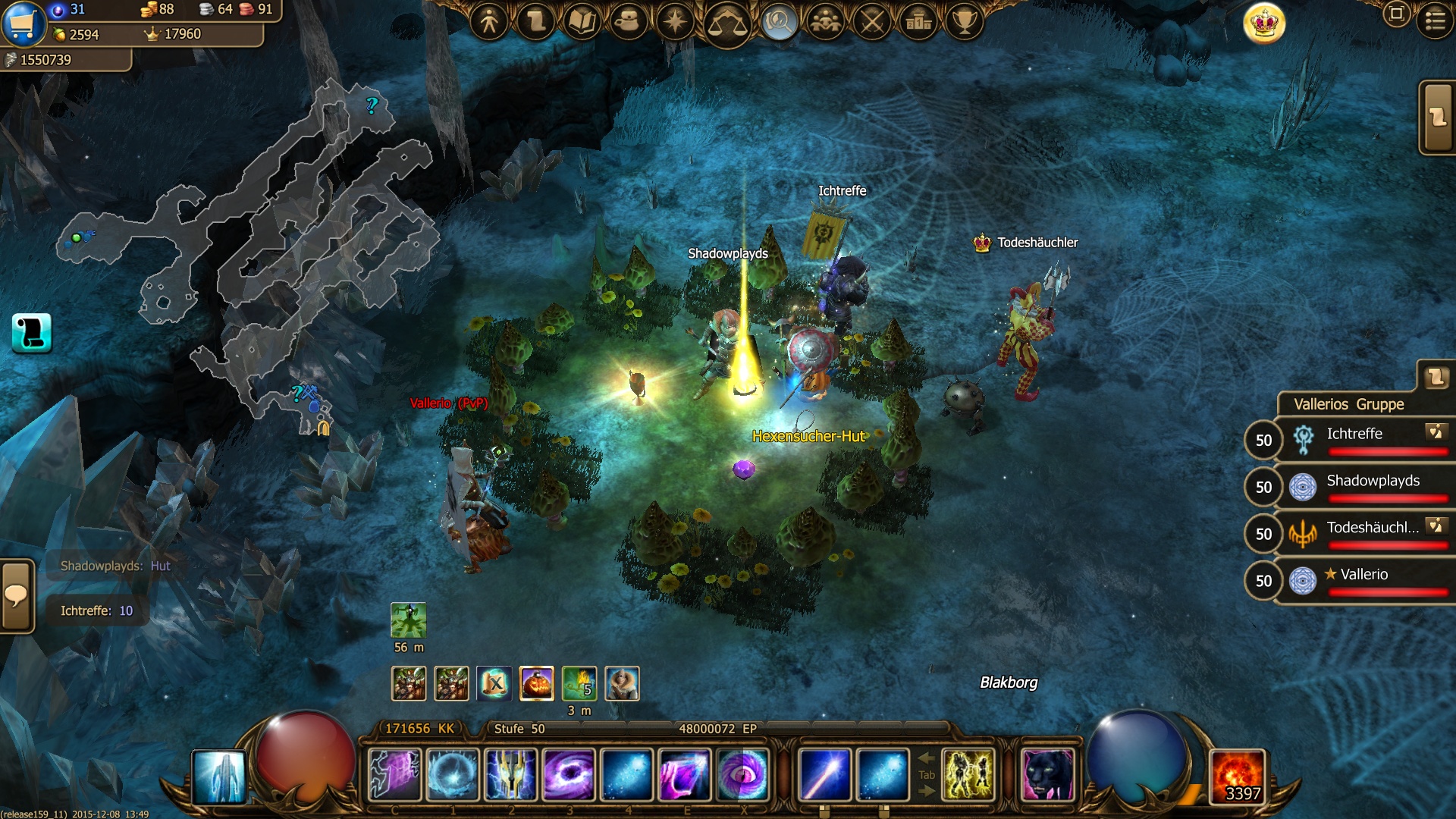
Task: Toggle fullscreen with the square icon
Action: (x=1396, y=14)
